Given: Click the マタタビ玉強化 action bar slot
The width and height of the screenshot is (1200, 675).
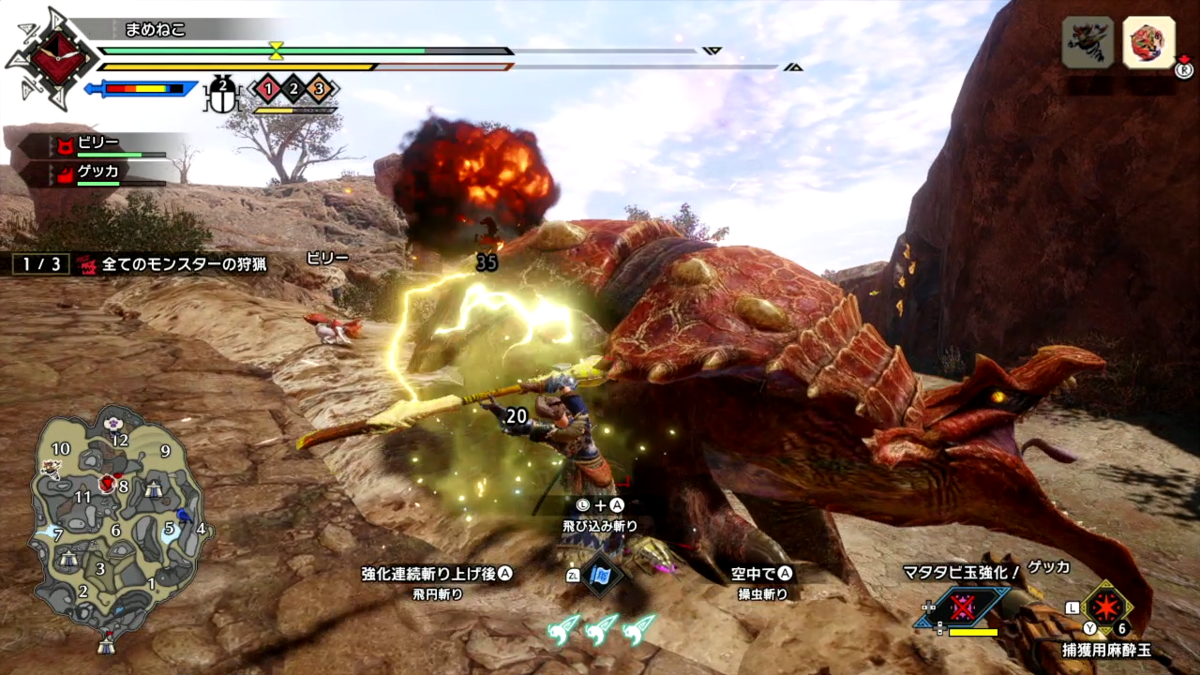Looking at the screenshot, I should click(962, 607).
